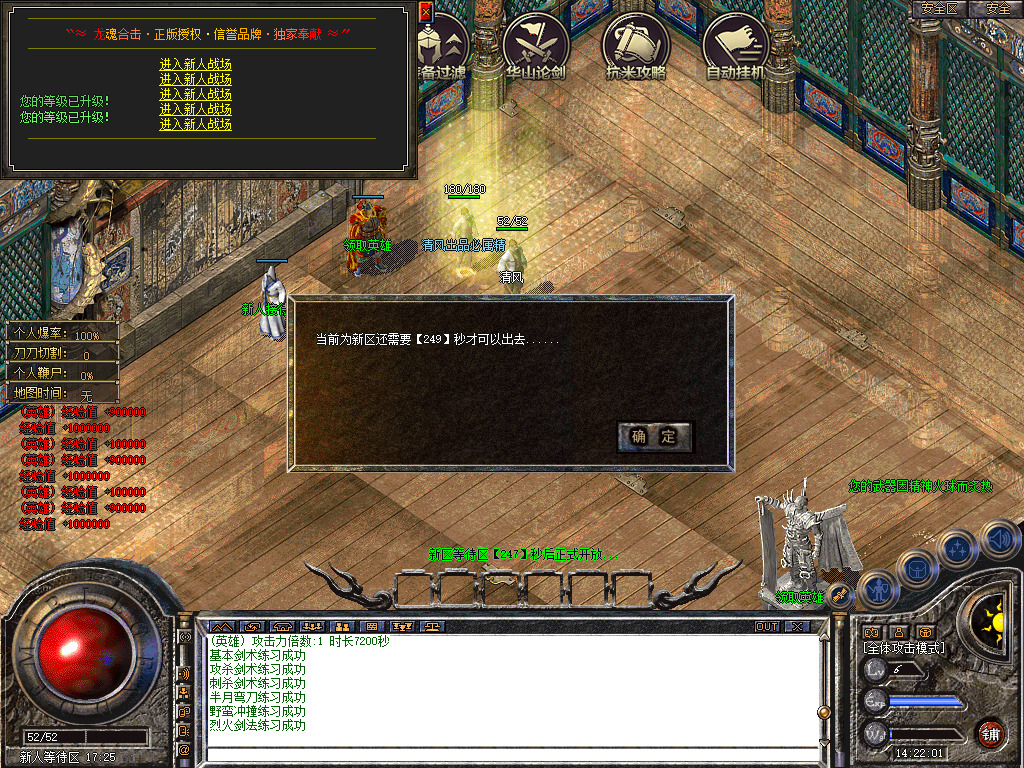
Task: Confirm the new-zone wait dialog with 确定
Action: [654, 436]
